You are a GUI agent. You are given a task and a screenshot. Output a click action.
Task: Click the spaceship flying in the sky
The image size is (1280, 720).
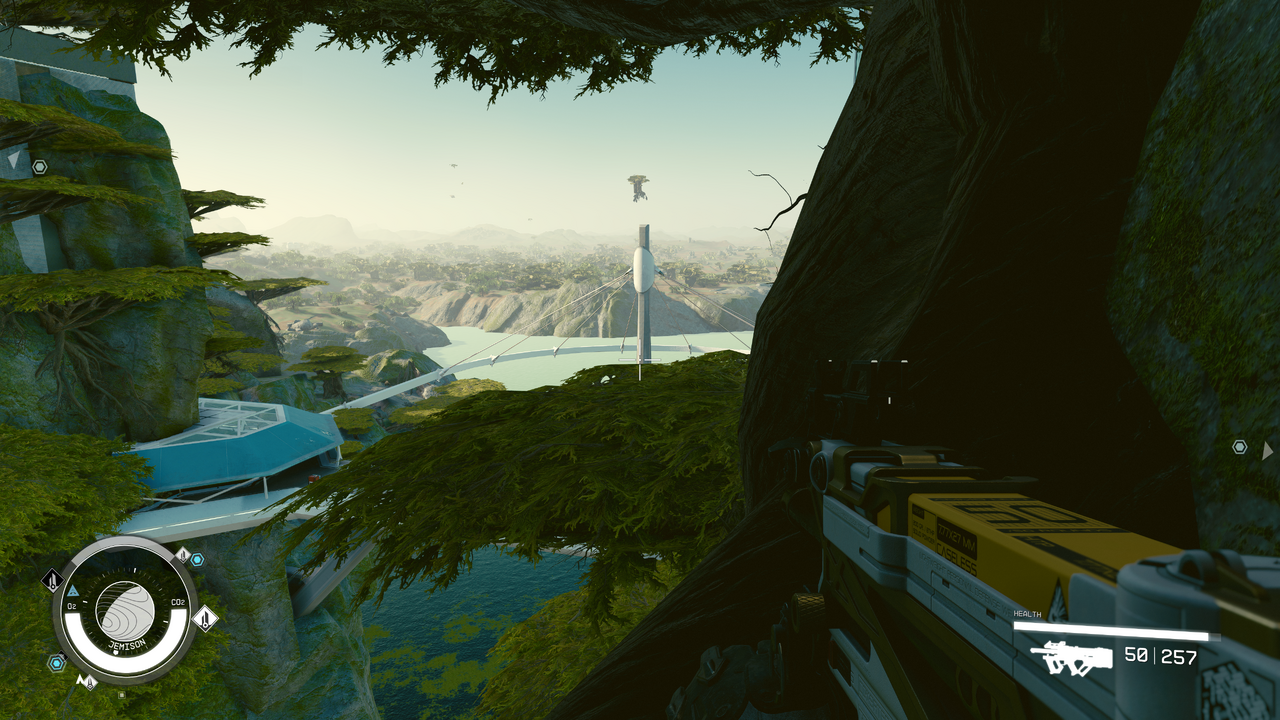637,190
